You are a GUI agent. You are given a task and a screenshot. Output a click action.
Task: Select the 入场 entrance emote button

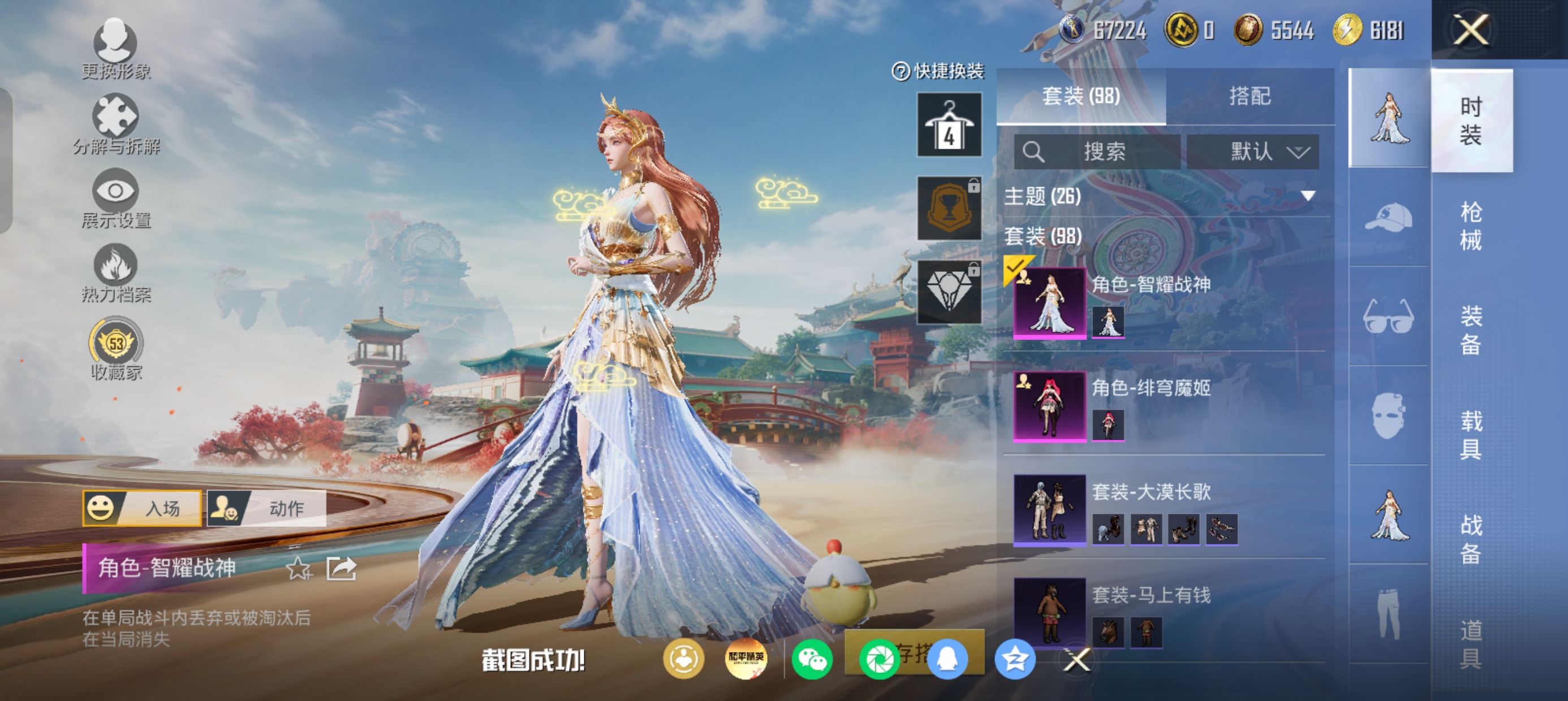pos(143,508)
